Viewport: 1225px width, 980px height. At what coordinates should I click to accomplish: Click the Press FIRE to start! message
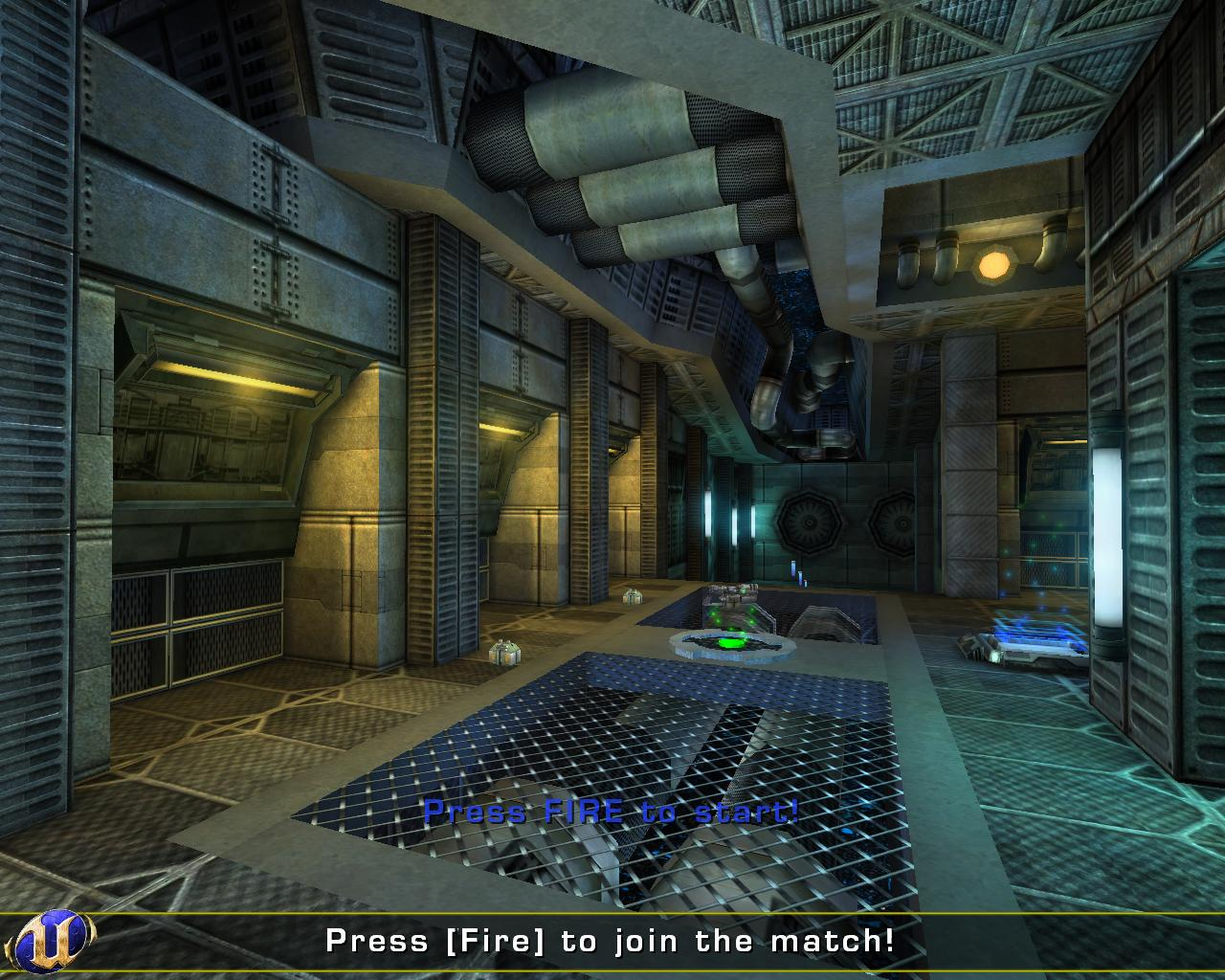[612, 813]
